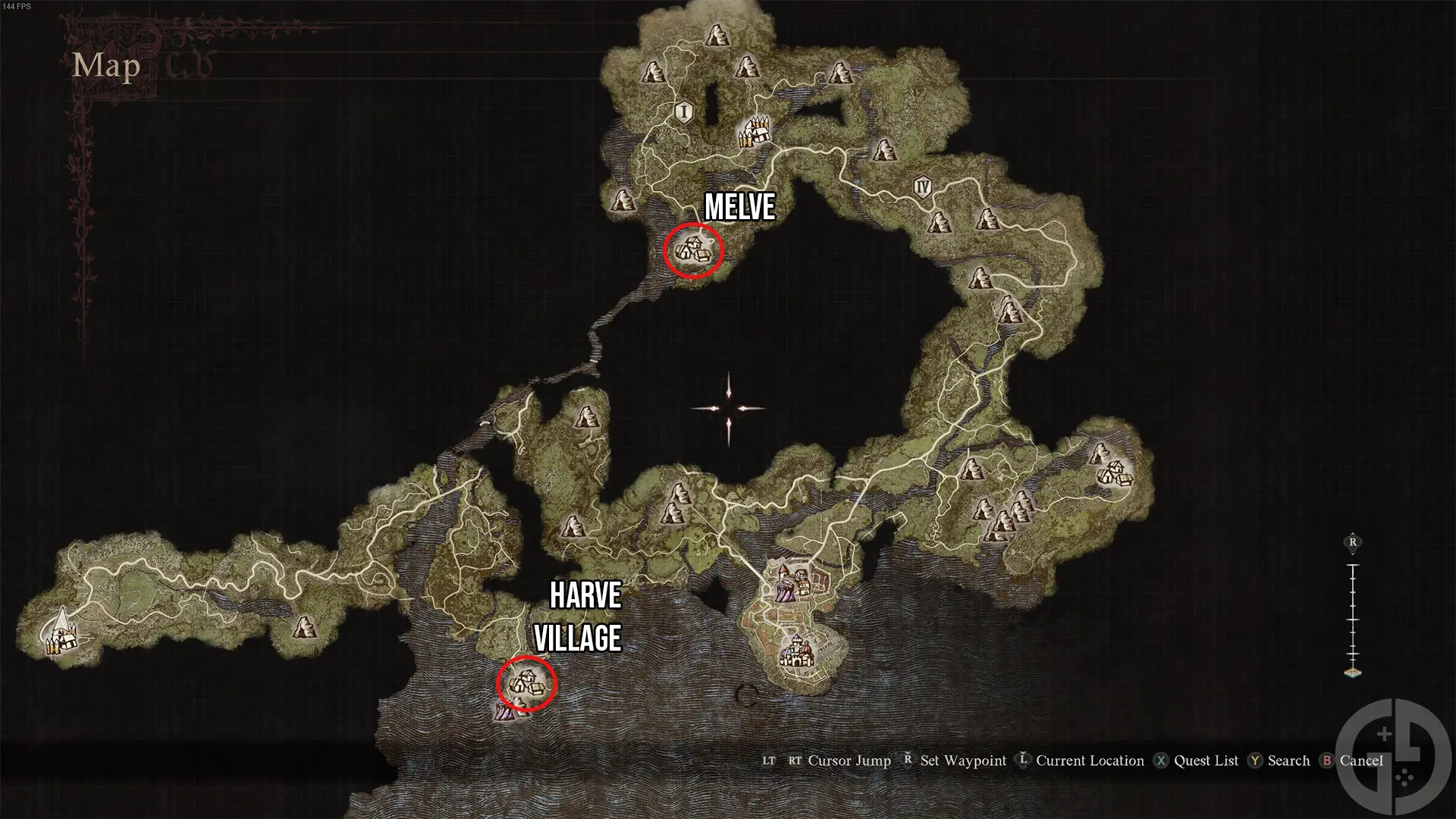The image size is (1456, 819).
Task: Click the crosshair cursor at the map center
Action: [728, 409]
